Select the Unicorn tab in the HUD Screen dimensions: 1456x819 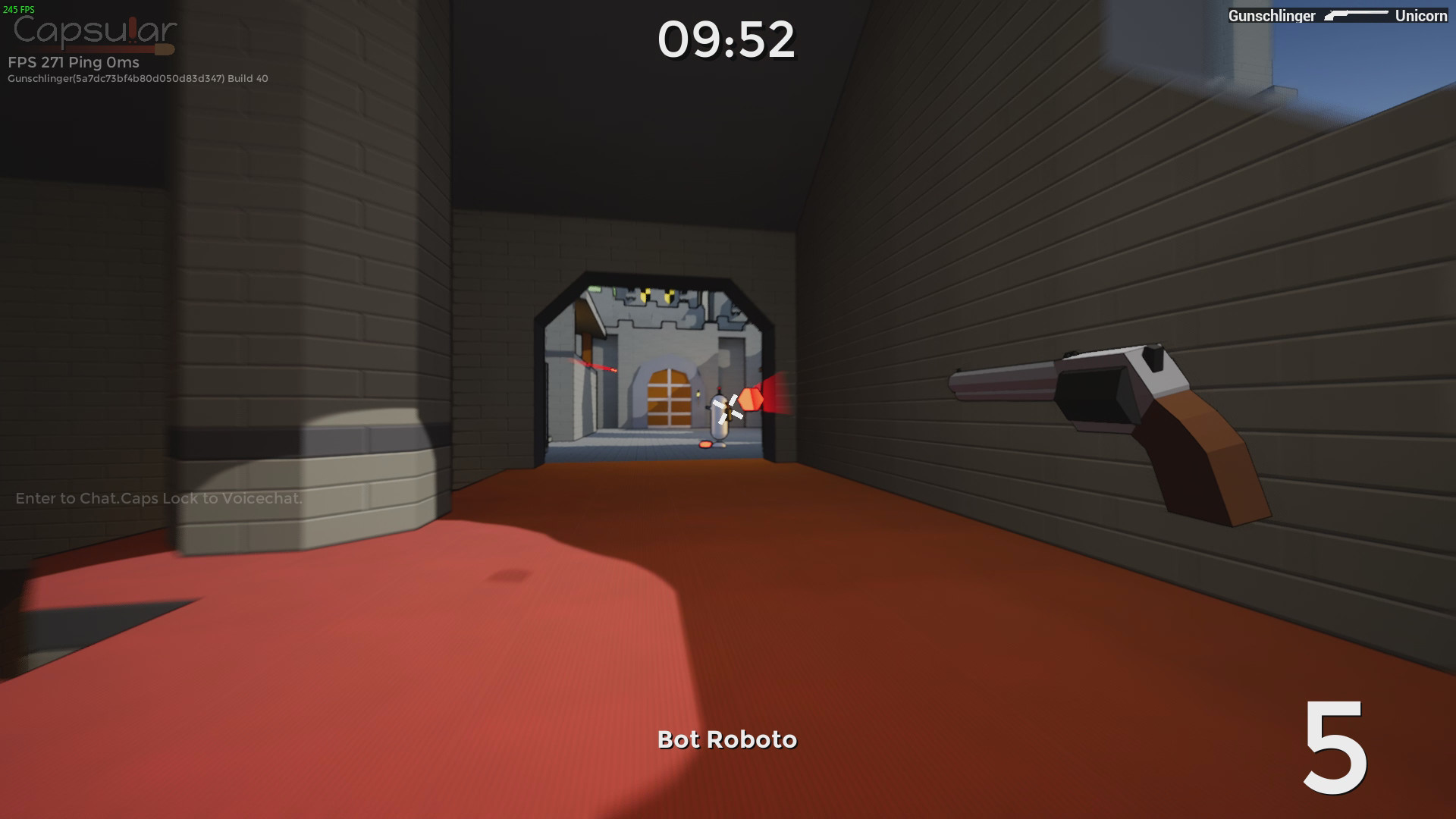(x=1422, y=15)
